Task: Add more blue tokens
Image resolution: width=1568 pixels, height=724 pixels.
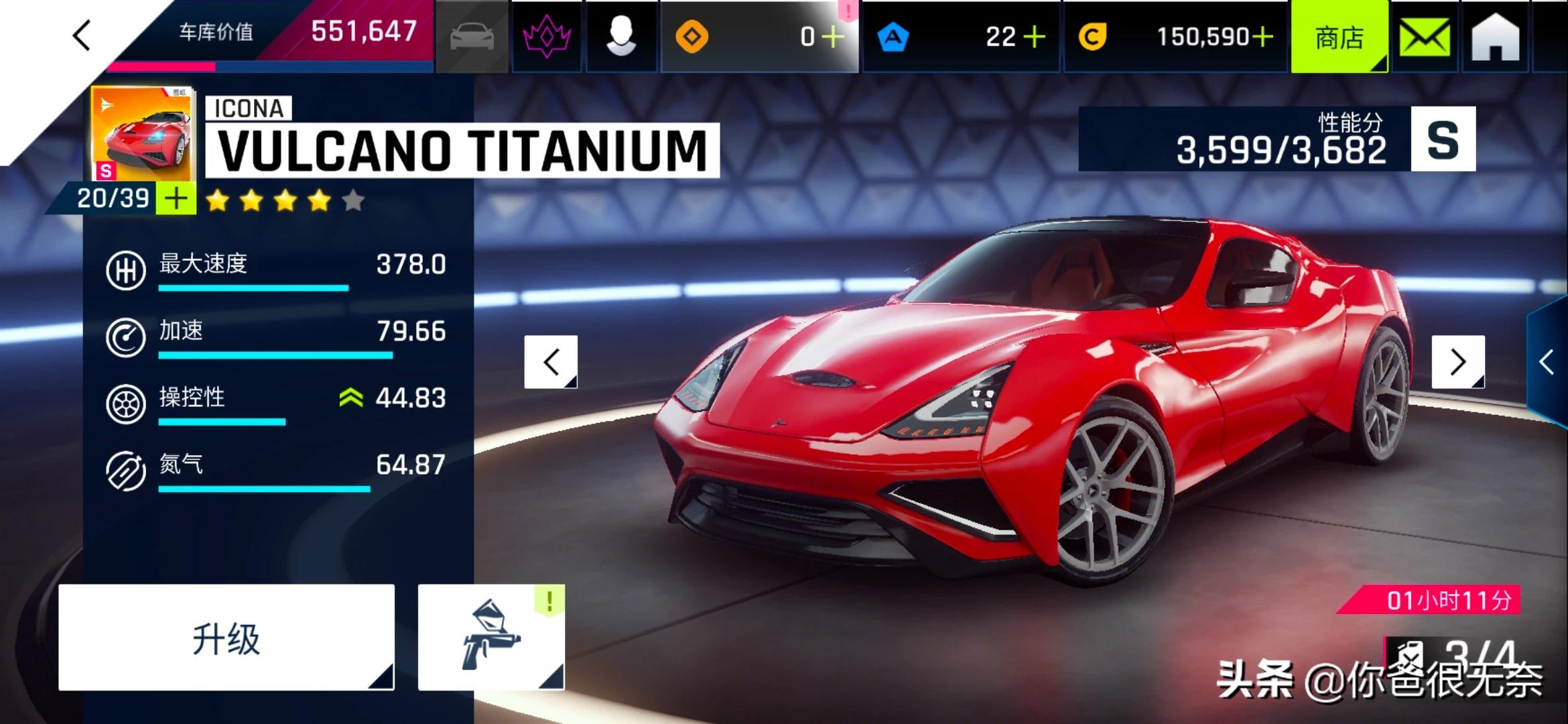Action: click(1035, 37)
